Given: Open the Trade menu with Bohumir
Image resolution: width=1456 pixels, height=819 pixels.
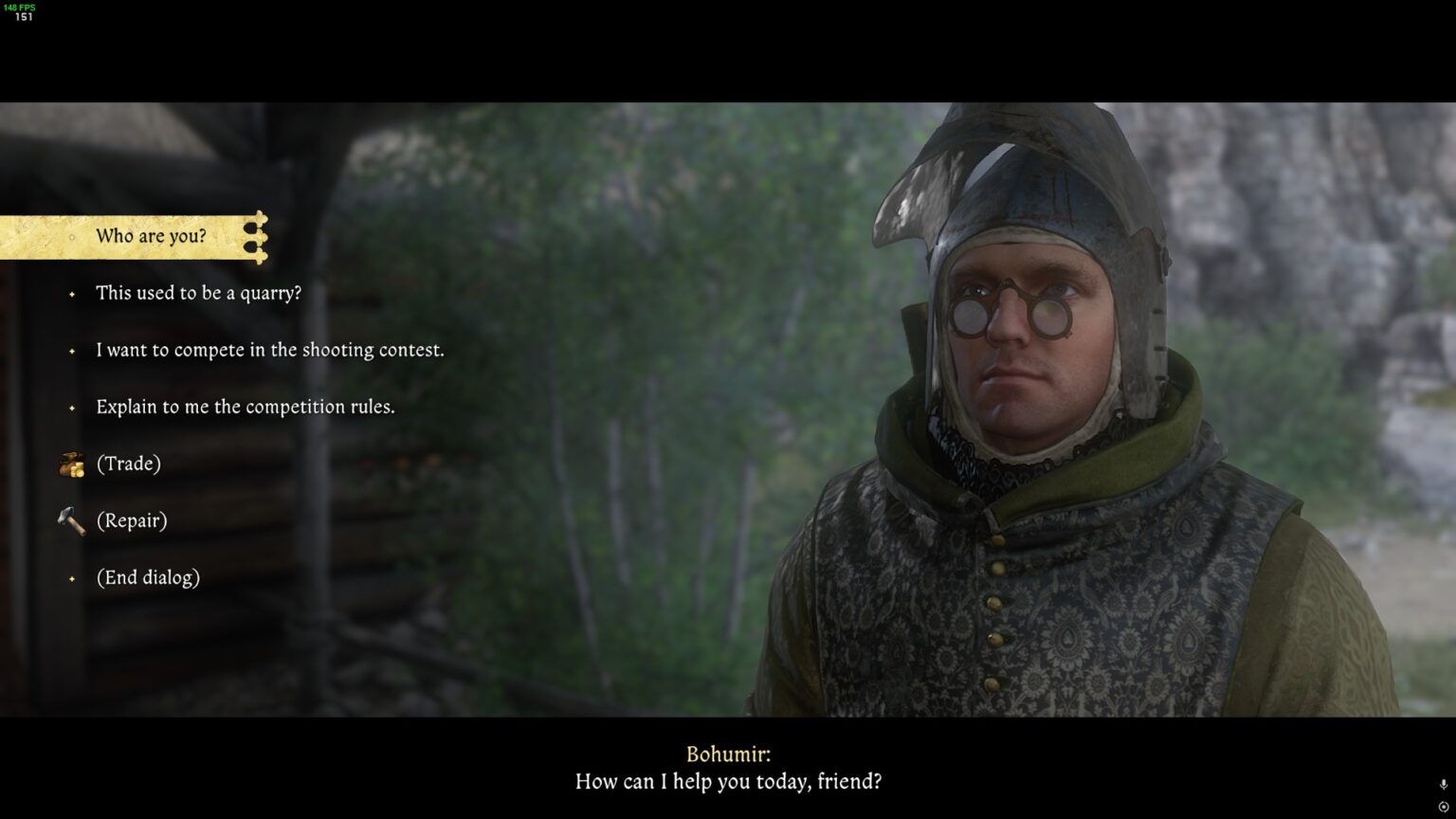Looking at the screenshot, I should pyautogui.click(x=128, y=464).
